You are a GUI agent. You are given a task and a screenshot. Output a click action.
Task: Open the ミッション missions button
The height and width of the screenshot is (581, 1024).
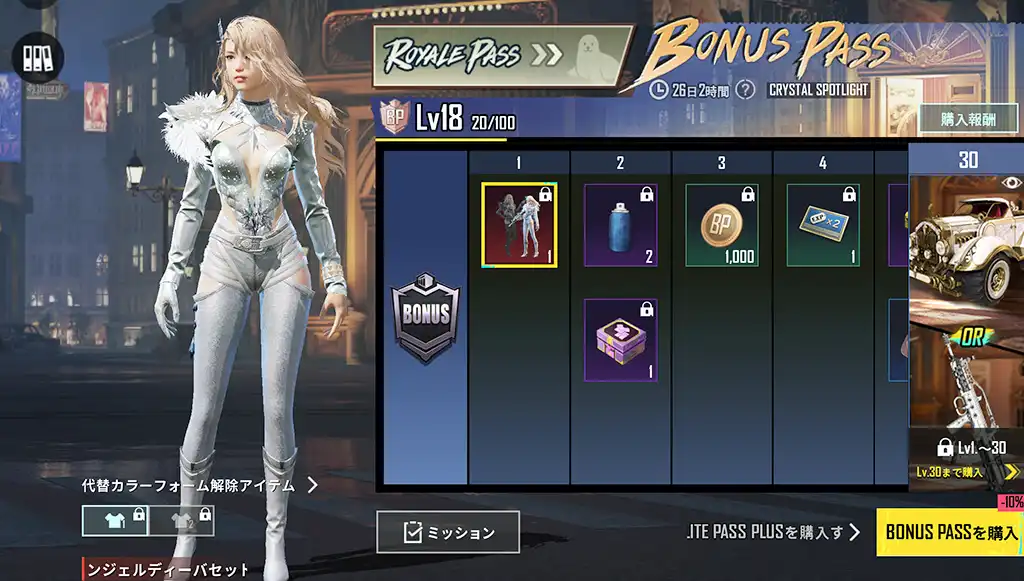pos(448,532)
